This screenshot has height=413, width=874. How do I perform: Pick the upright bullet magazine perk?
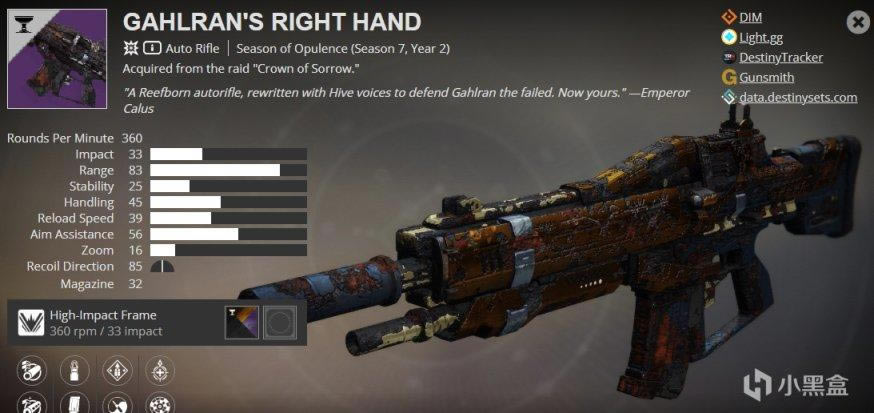click(x=73, y=372)
